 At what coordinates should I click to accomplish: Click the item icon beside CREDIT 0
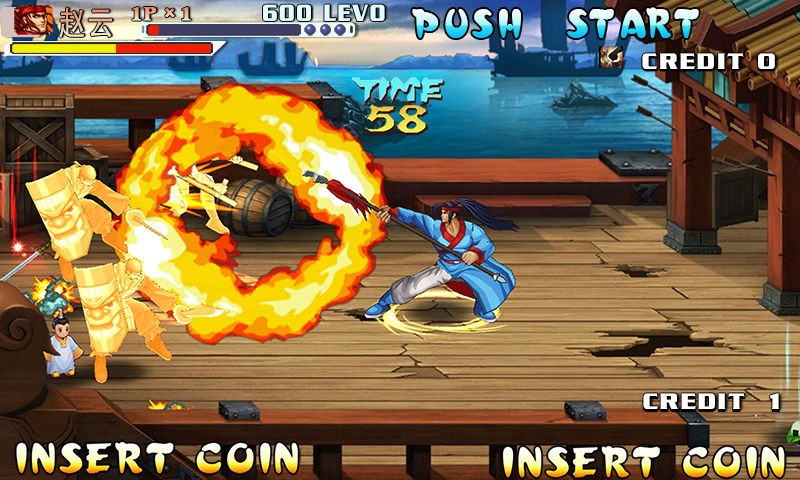tap(611, 58)
